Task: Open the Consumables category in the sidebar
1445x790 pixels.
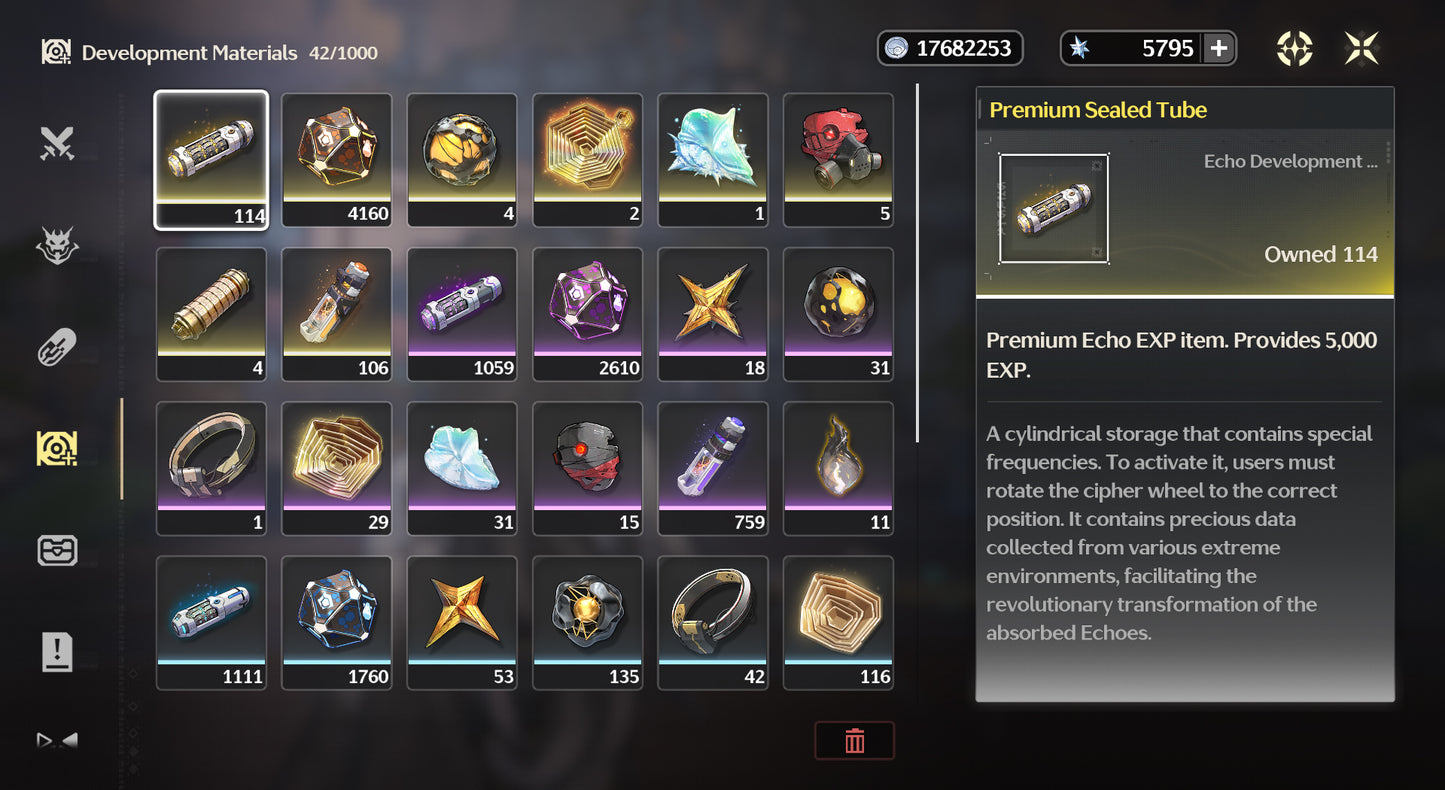Action: pyautogui.click(x=57, y=346)
